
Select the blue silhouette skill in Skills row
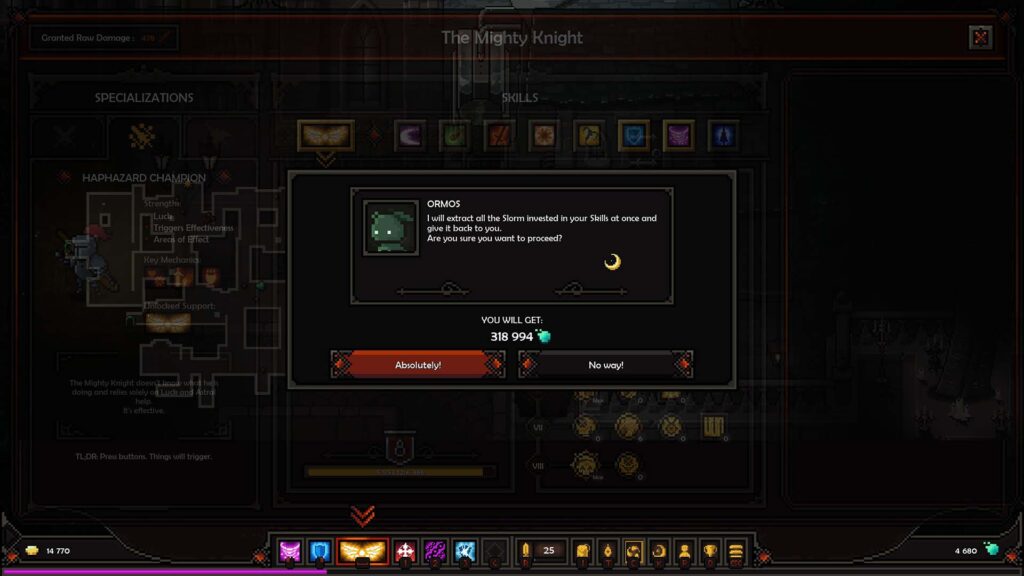pyautogui.click(x=723, y=135)
